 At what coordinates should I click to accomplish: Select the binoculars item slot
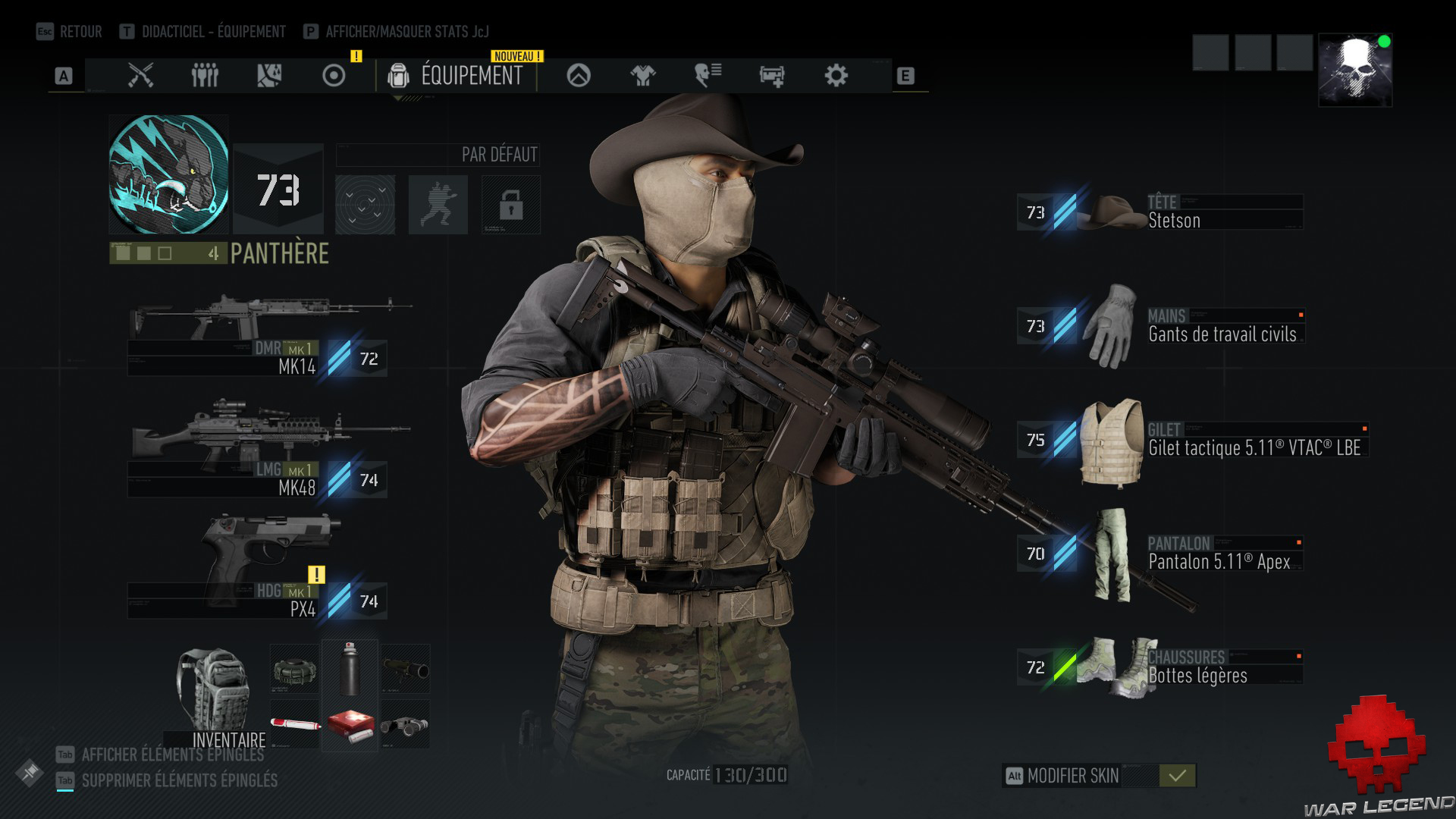(x=405, y=726)
